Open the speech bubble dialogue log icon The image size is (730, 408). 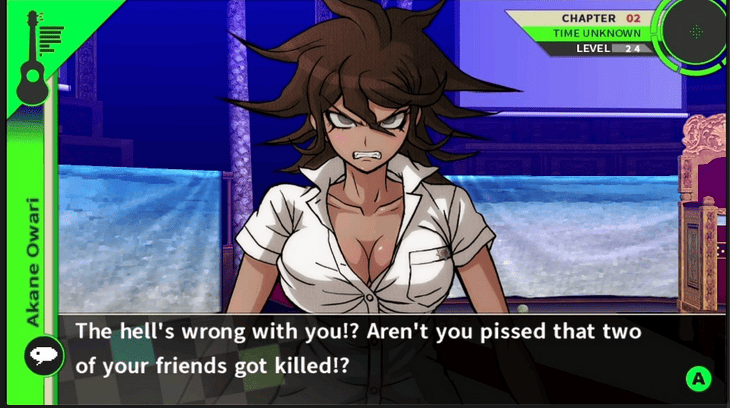43,355
